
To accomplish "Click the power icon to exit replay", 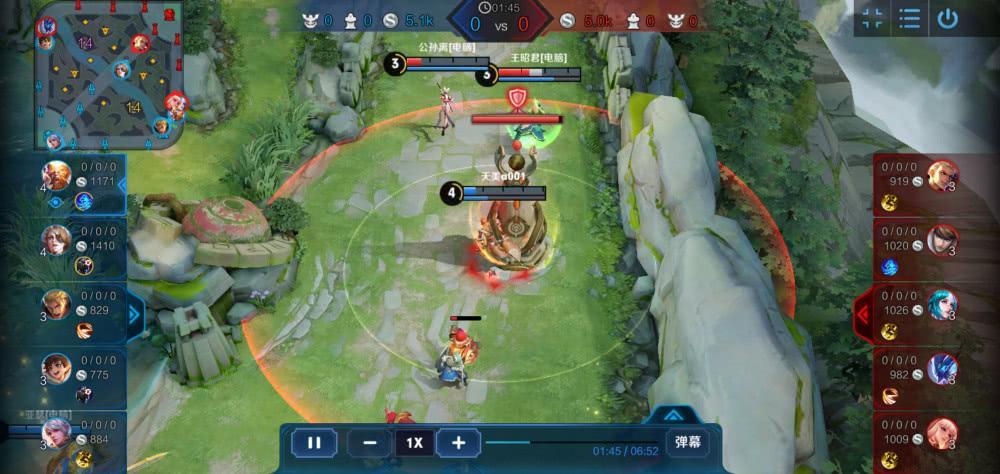I will pos(947,19).
